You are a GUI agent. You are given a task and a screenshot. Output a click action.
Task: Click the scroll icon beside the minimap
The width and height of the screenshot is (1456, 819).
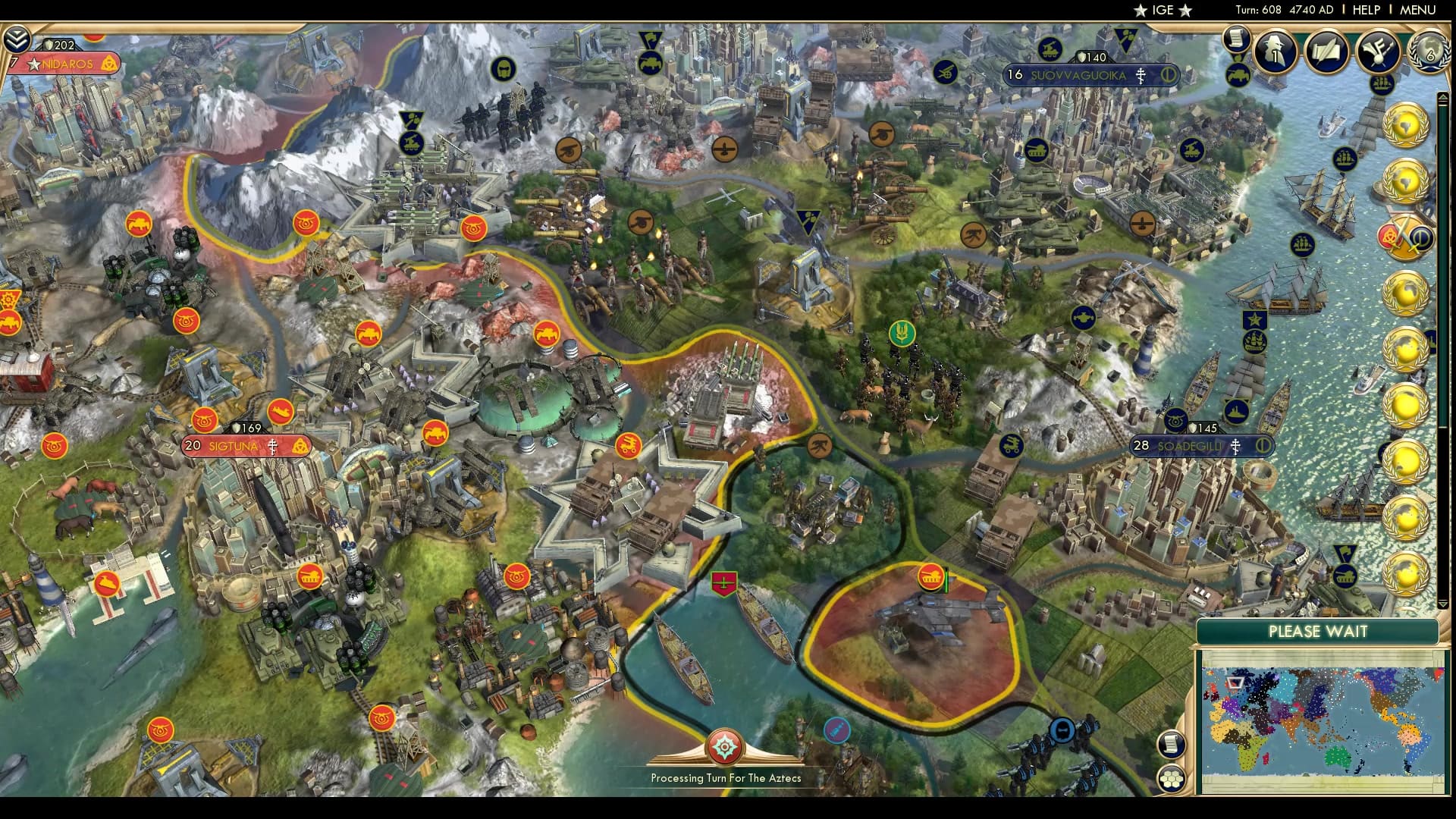pos(1172,743)
